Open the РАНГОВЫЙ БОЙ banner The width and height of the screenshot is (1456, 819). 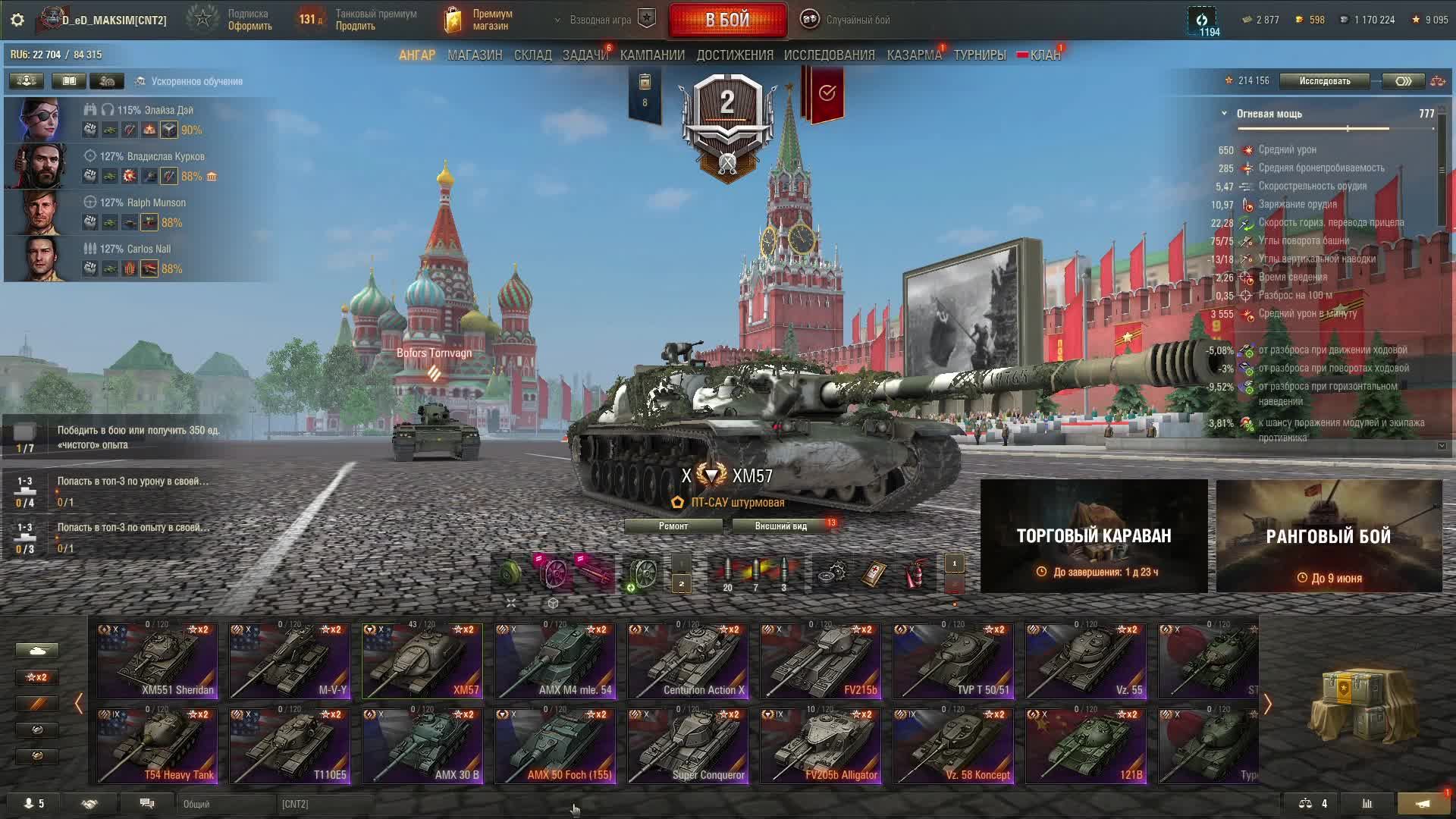point(1329,536)
